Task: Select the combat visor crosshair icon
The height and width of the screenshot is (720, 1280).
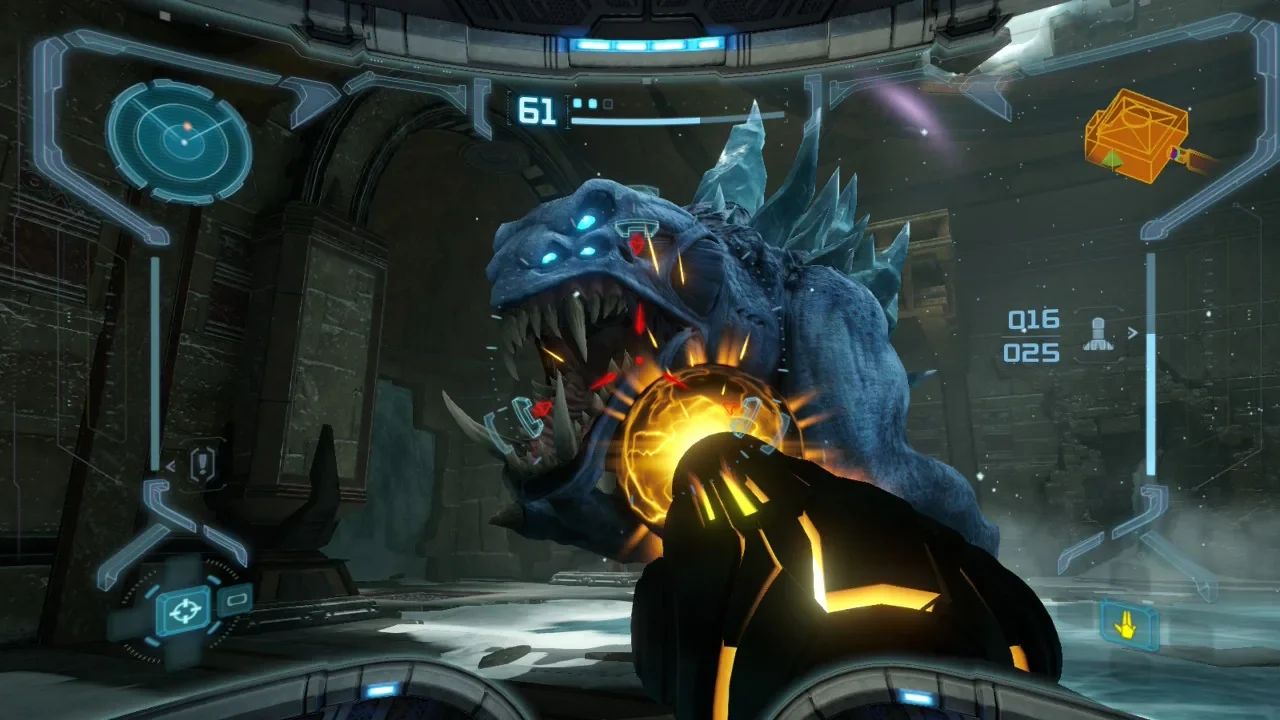Action: tap(183, 610)
